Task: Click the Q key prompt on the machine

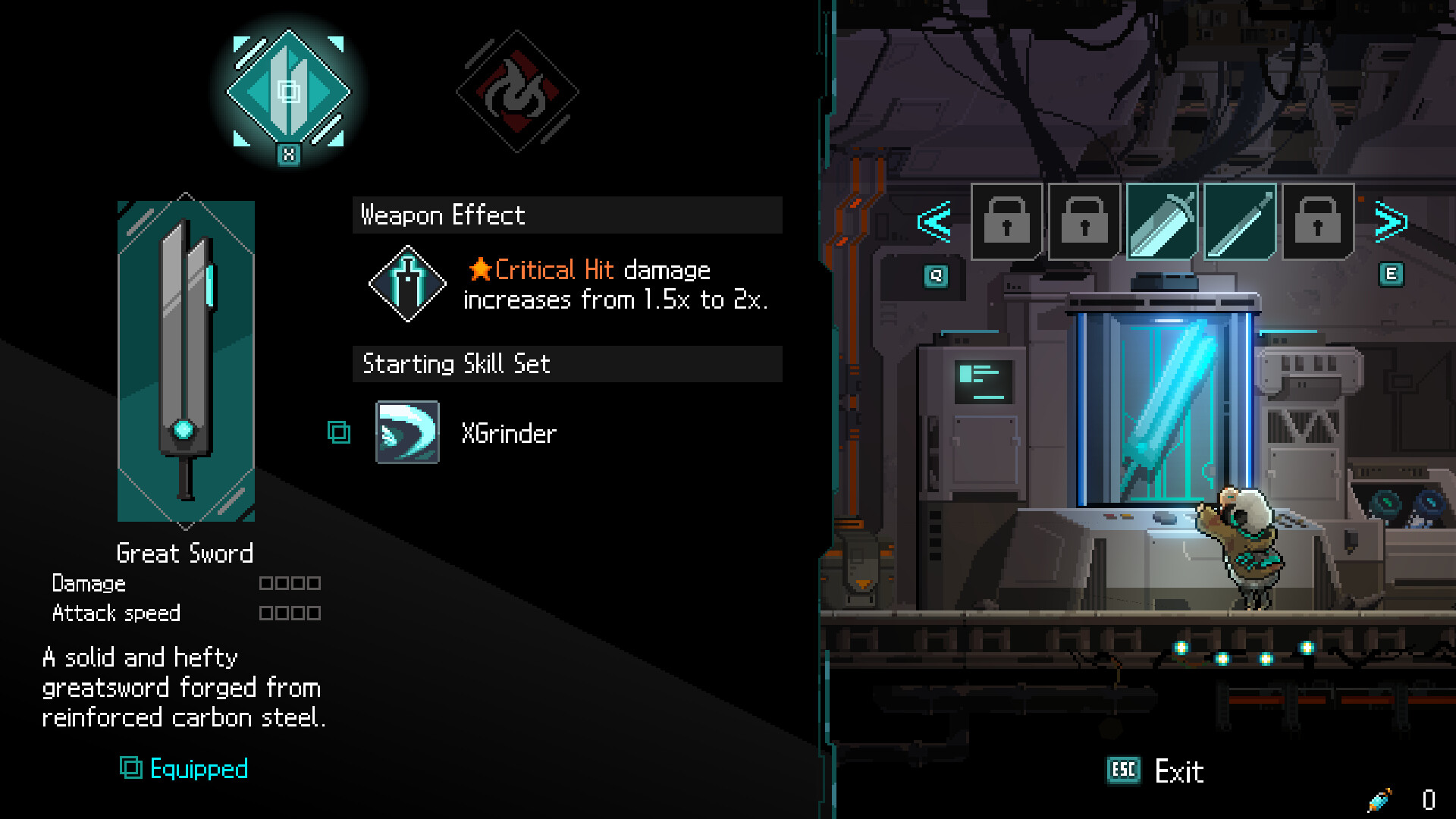Action: 936,277
